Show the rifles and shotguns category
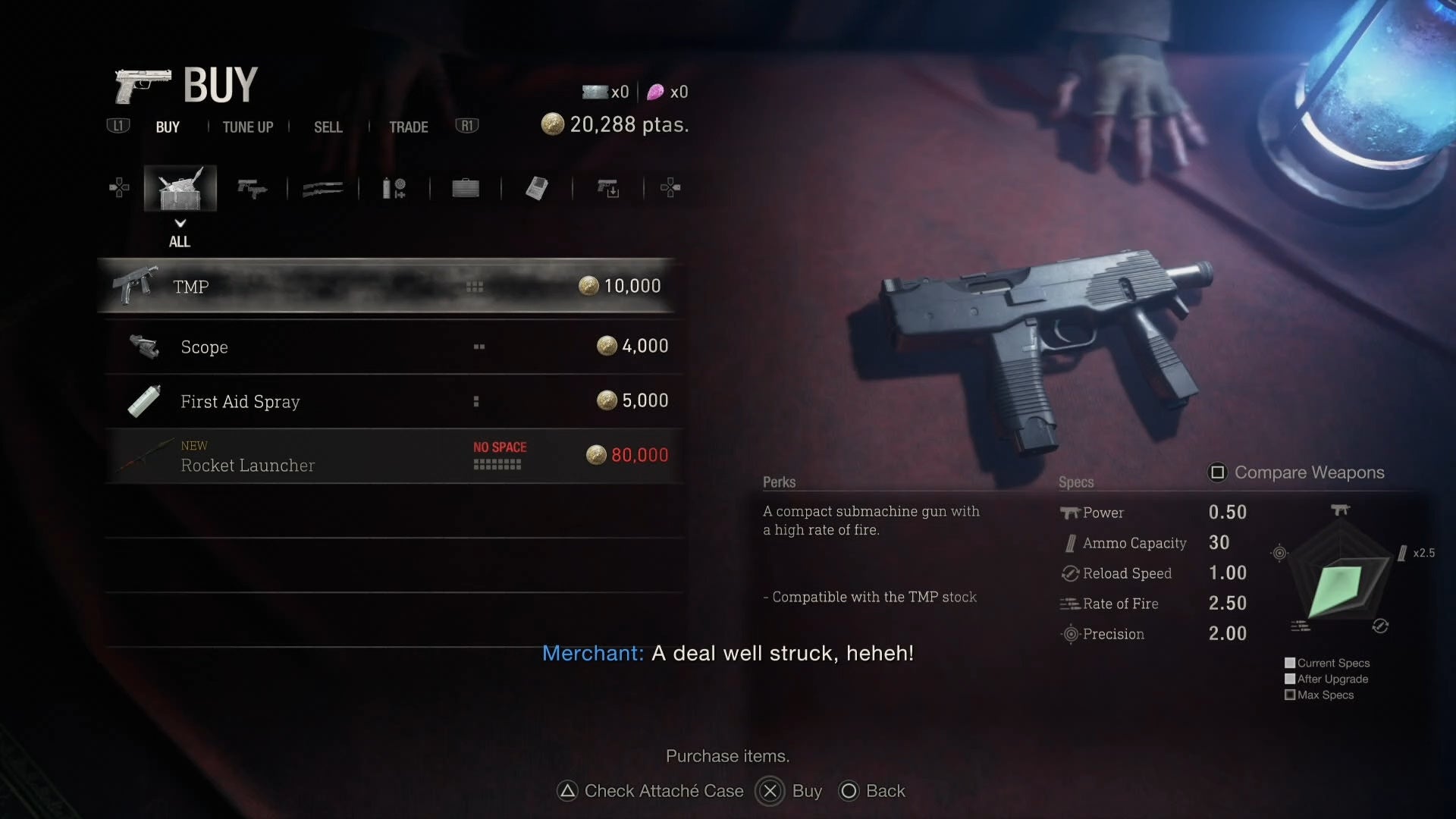Viewport: 1456px width, 819px height. 322,188
